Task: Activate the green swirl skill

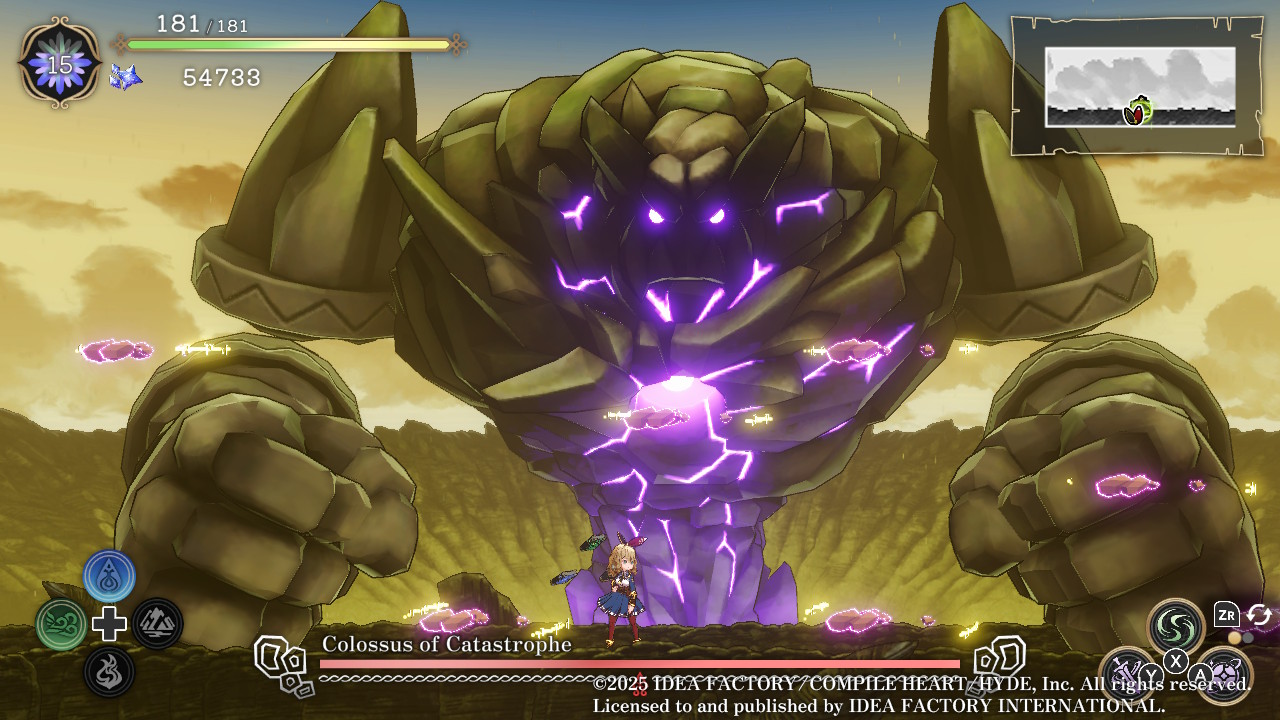Action: coord(1175,627)
